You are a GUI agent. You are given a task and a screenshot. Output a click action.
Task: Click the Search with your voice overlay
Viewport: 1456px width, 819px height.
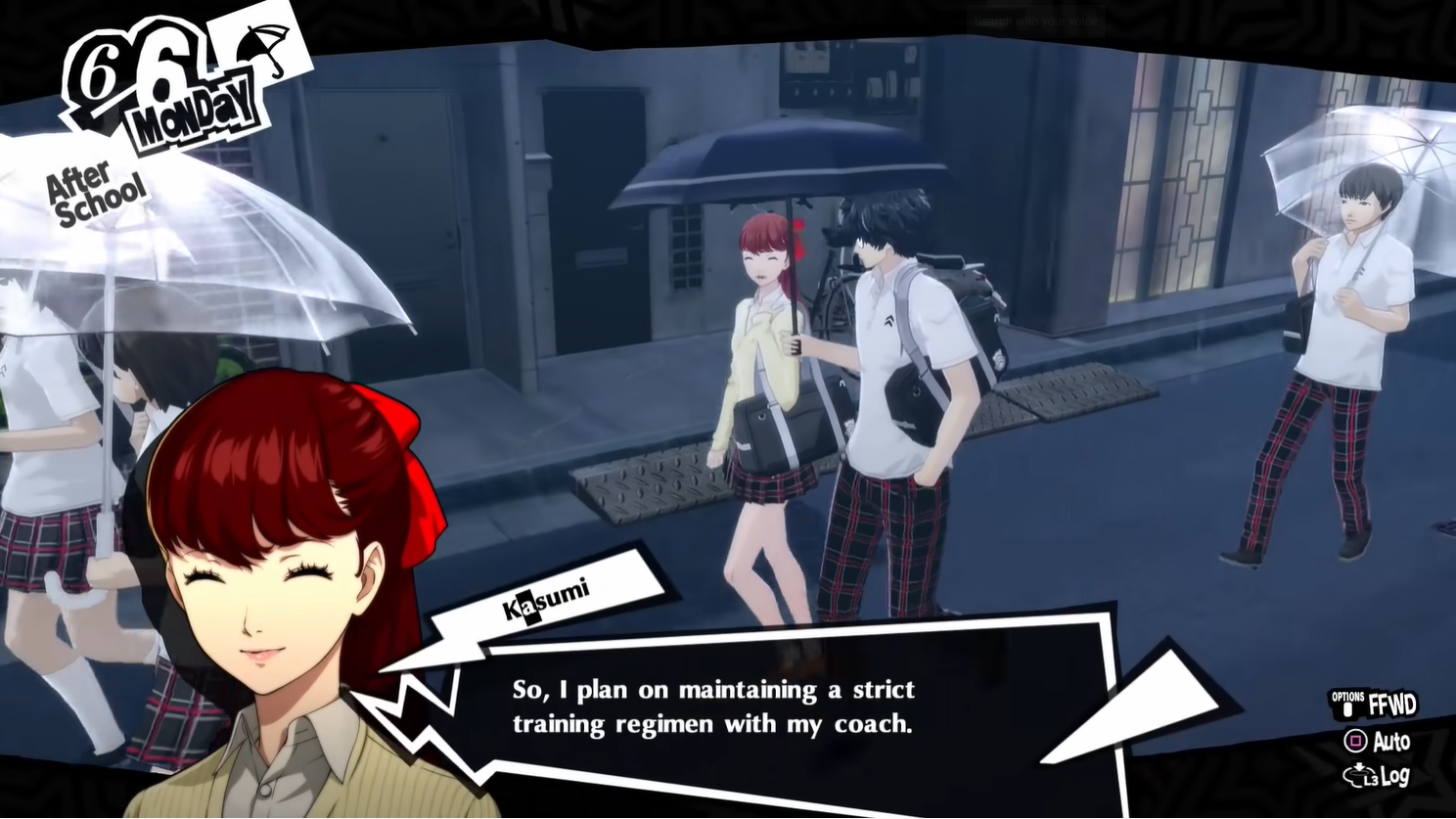pos(1037,22)
